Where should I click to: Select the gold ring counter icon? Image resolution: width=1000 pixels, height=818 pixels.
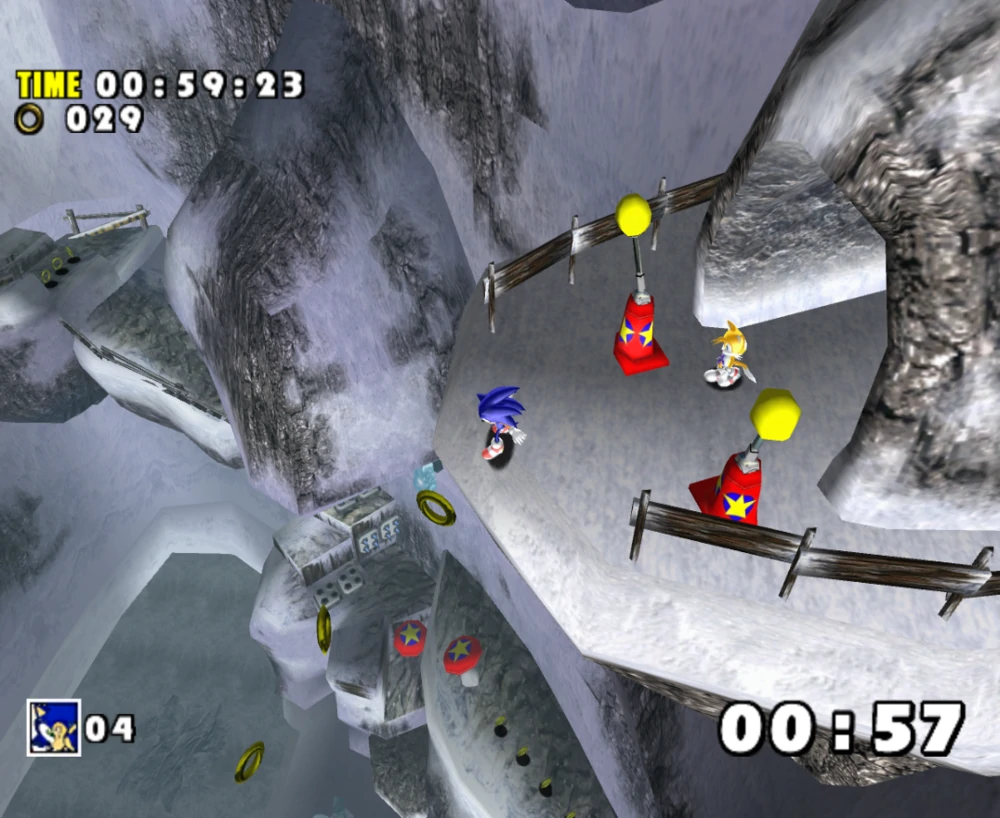point(30,120)
